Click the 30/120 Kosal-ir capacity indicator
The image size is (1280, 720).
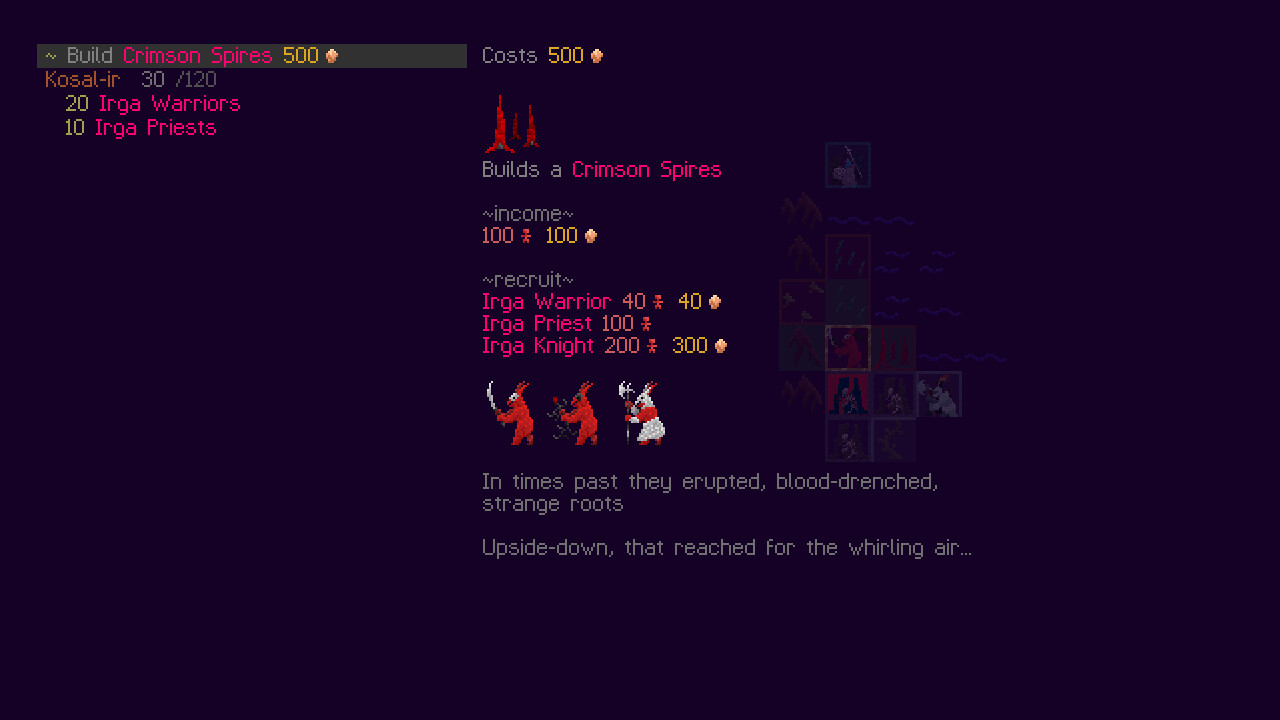click(x=182, y=79)
